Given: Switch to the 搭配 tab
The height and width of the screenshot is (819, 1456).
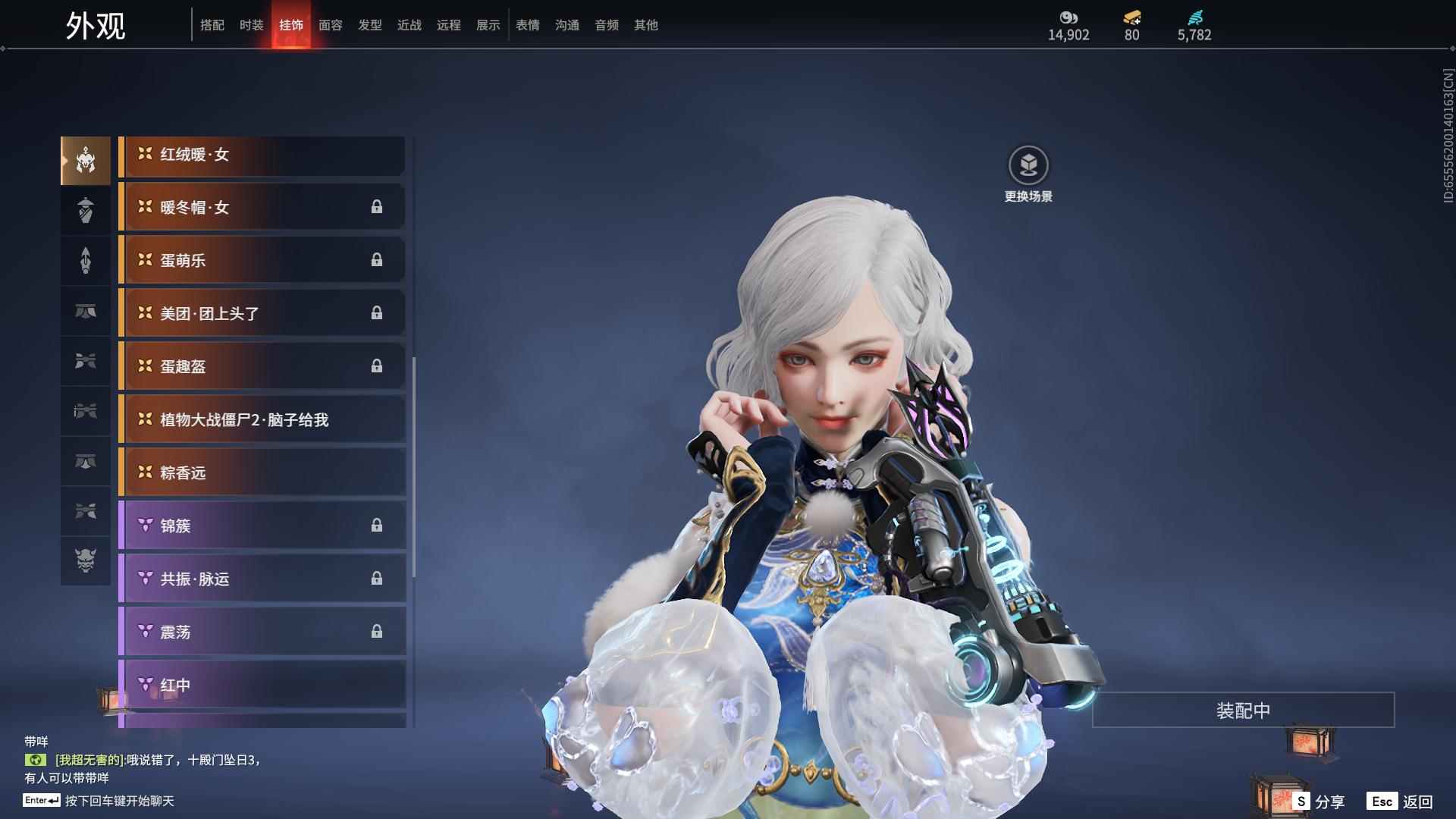Looking at the screenshot, I should tap(212, 25).
